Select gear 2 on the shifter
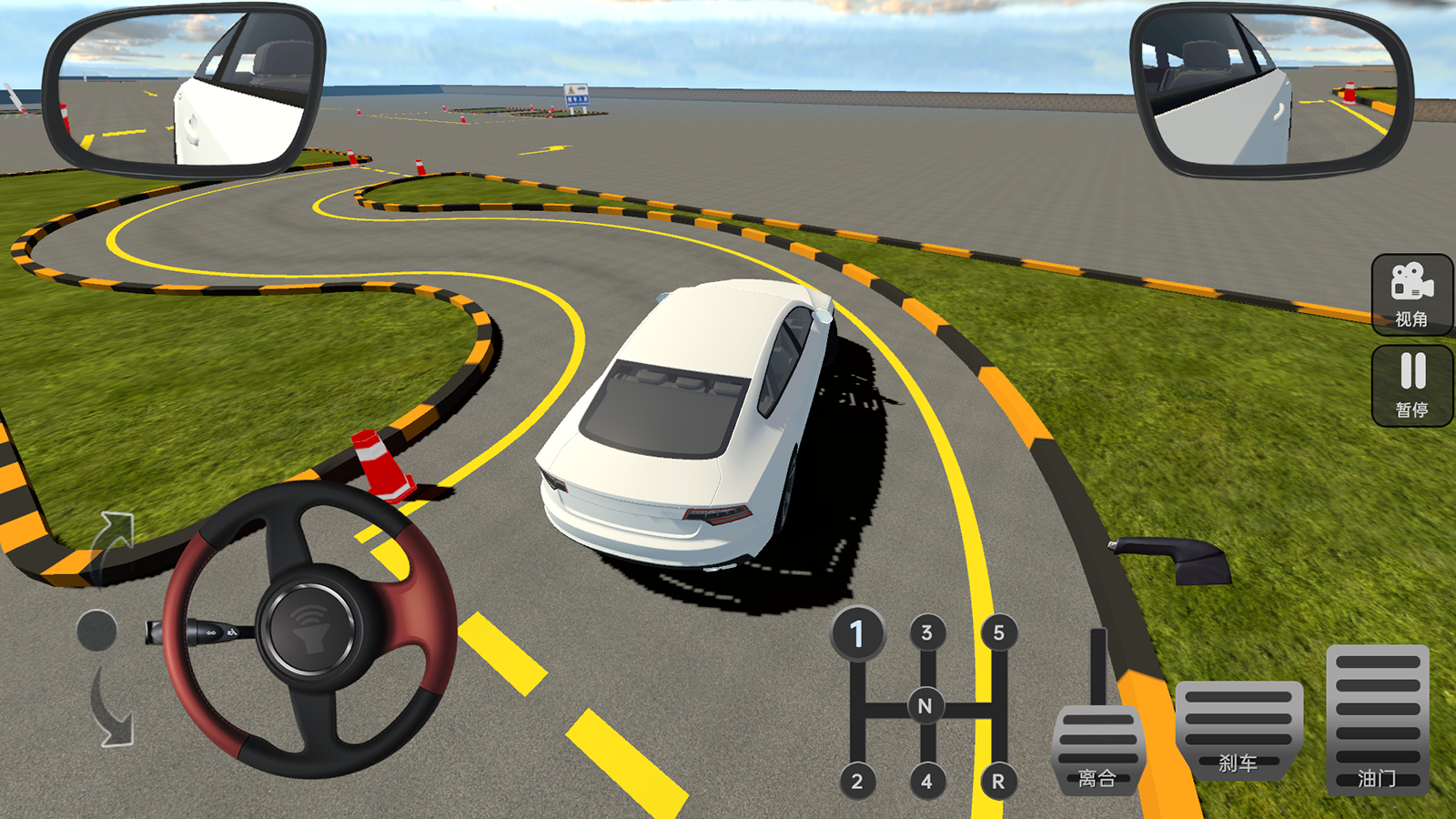1456x819 pixels. point(856,781)
